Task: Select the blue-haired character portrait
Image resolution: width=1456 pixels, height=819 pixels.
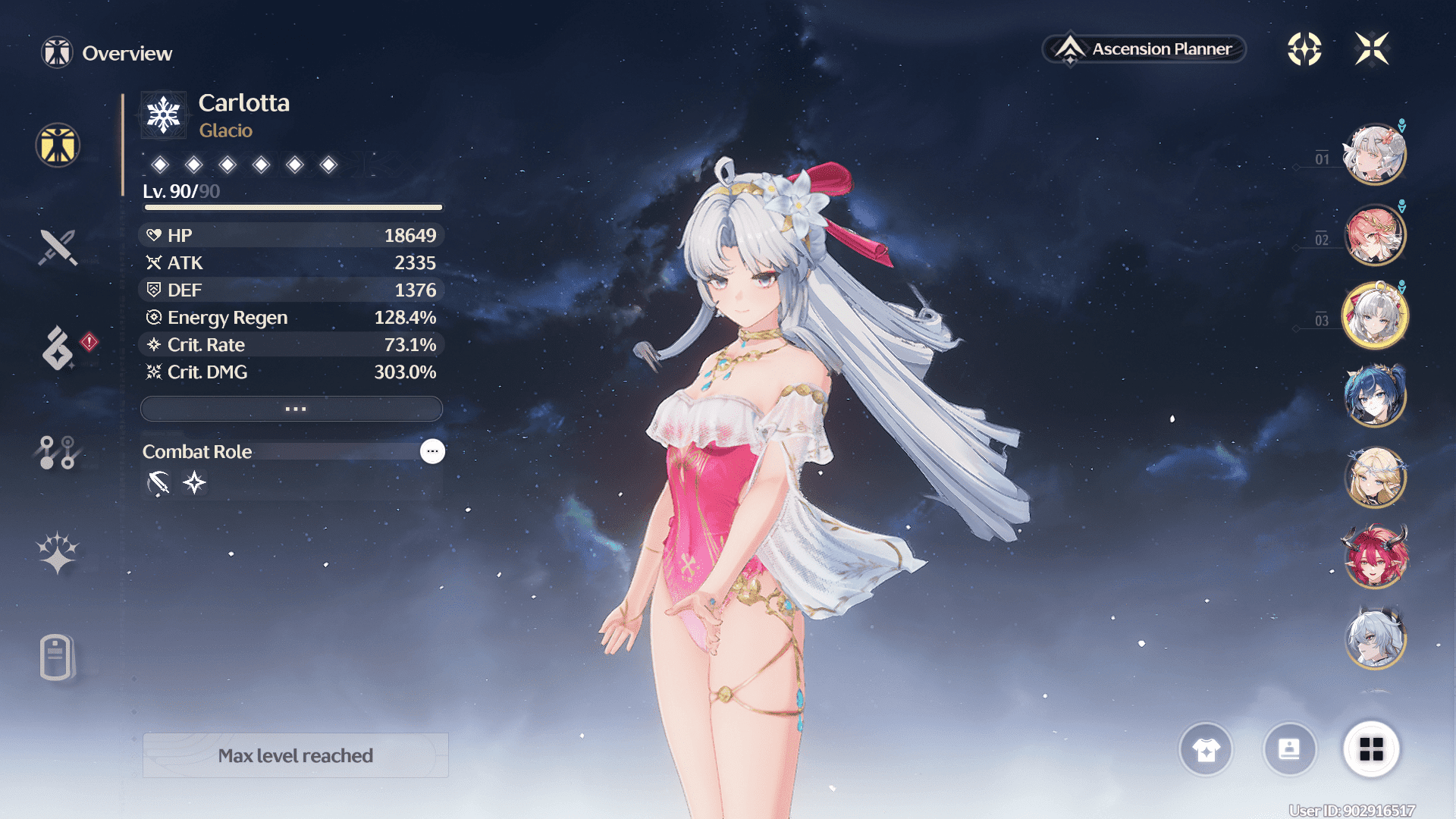Action: pos(1375,395)
